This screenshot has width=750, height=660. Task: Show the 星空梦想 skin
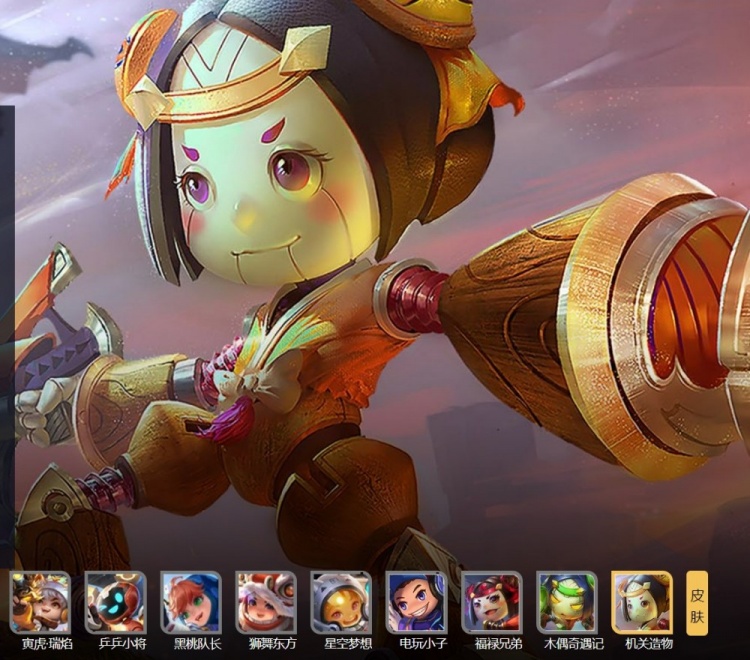341,602
